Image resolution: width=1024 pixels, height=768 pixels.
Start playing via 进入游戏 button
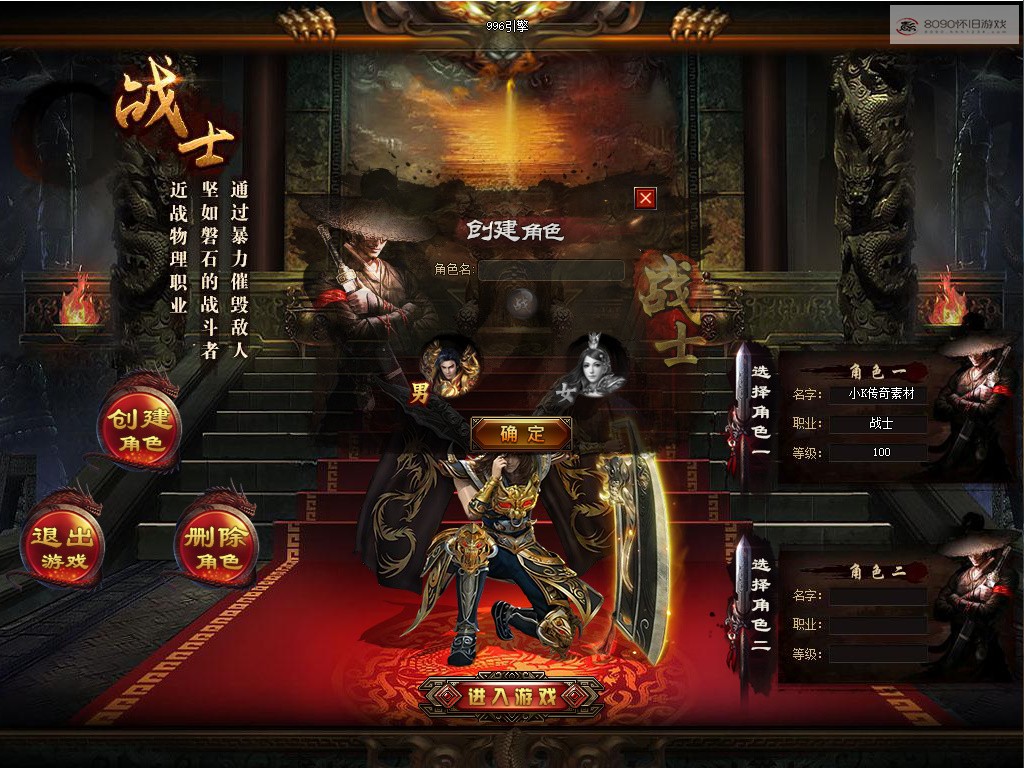click(512, 697)
